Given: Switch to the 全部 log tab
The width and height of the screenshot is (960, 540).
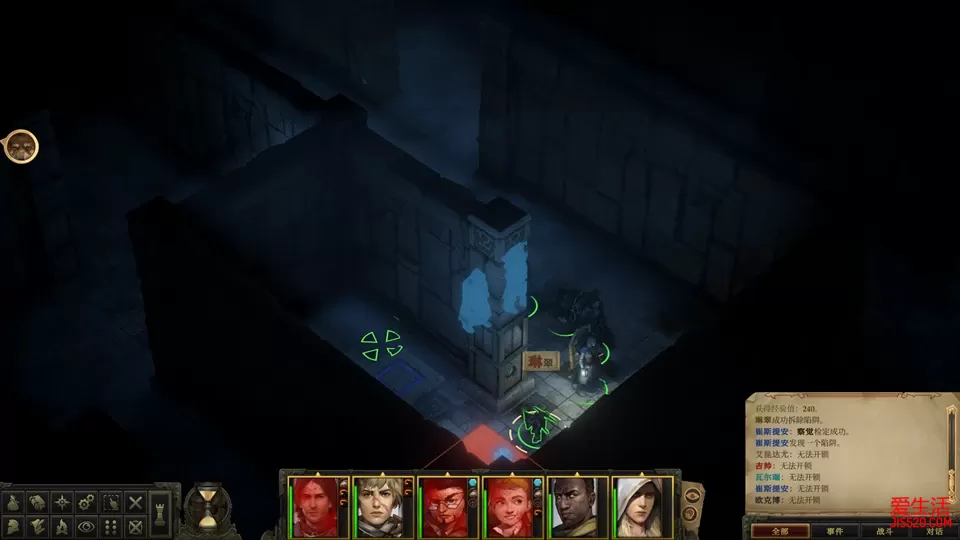Looking at the screenshot, I should pyautogui.click(x=781, y=531).
